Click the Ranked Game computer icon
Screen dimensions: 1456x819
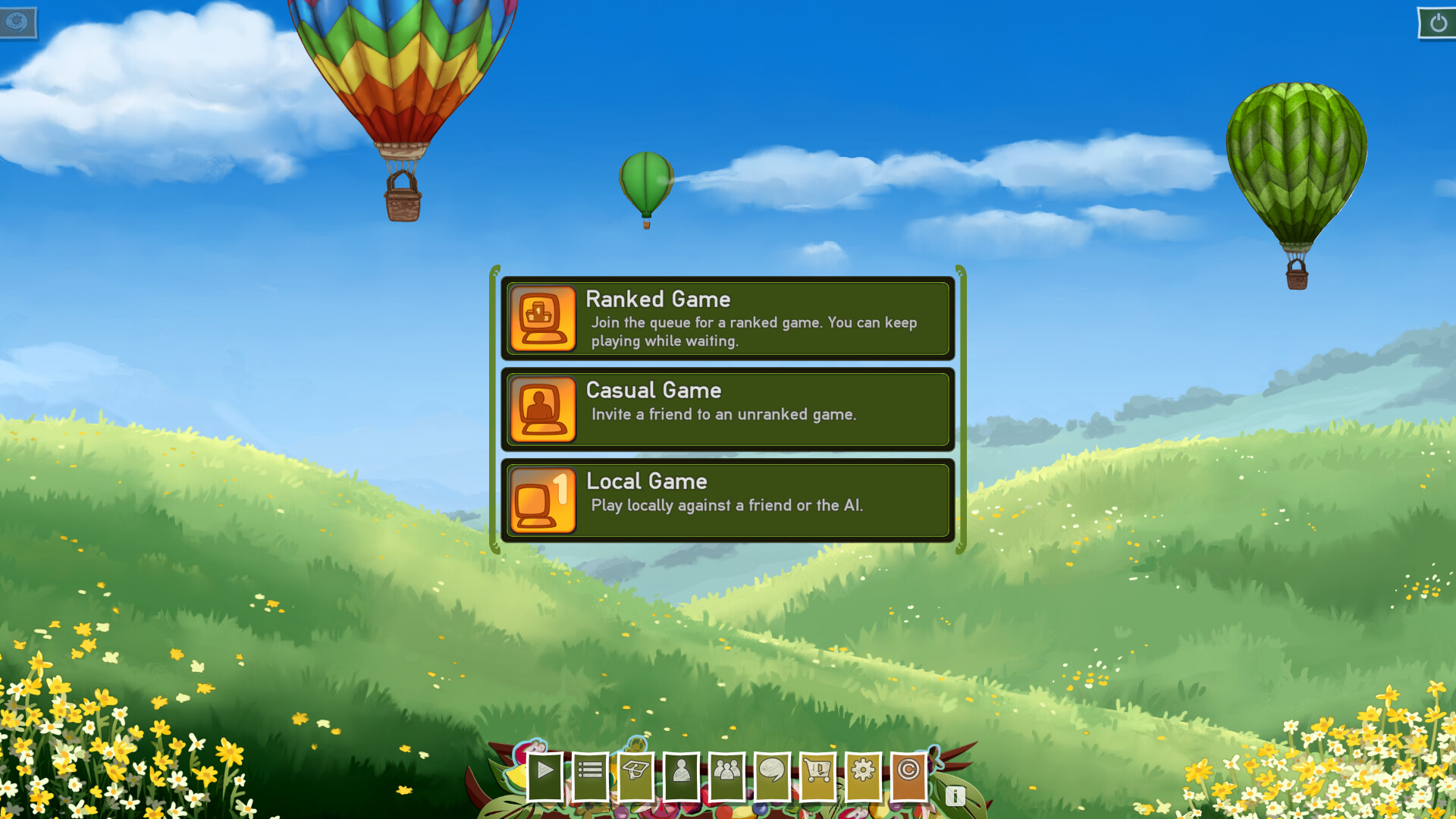click(x=543, y=318)
